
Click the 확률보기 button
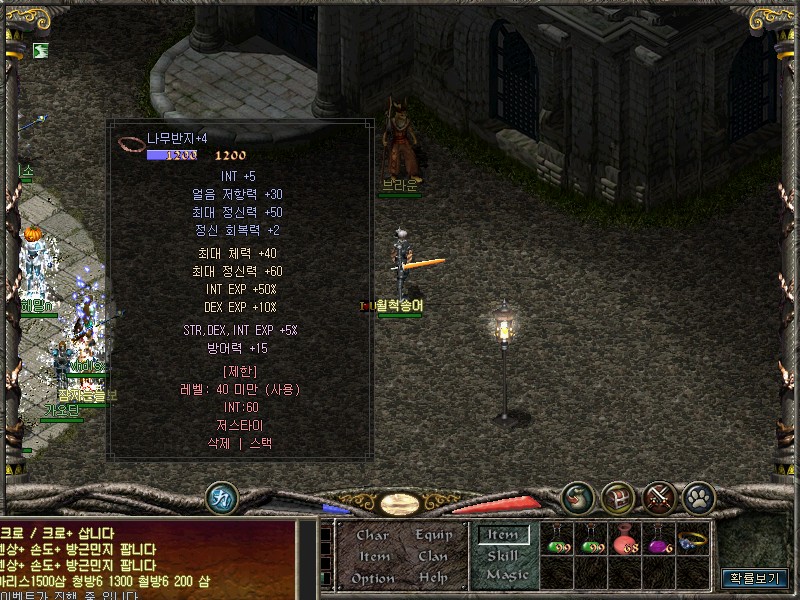[755, 578]
